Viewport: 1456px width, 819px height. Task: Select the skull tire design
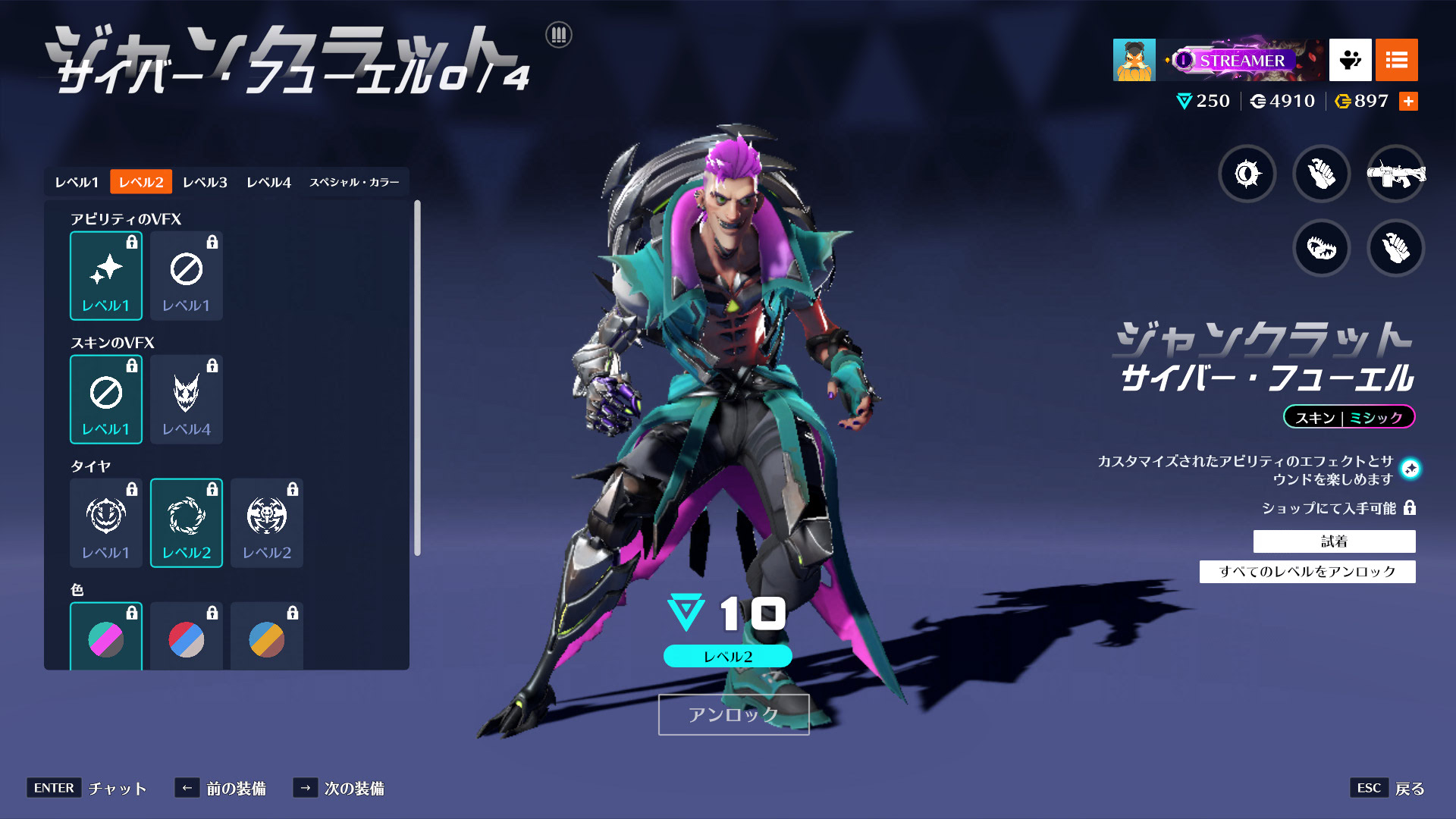click(267, 523)
